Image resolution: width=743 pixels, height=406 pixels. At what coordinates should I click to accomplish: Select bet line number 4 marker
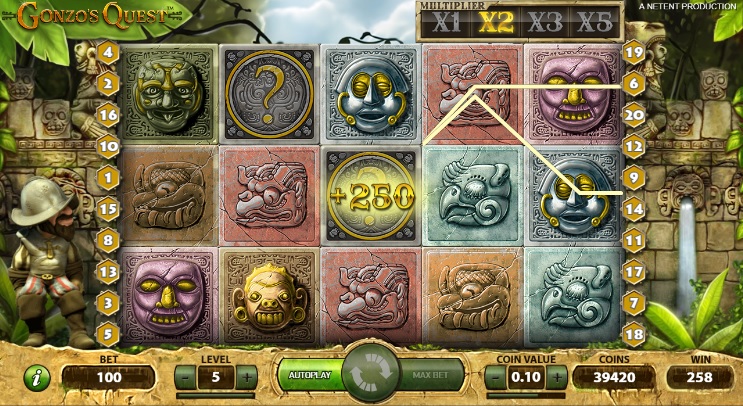[108, 51]
